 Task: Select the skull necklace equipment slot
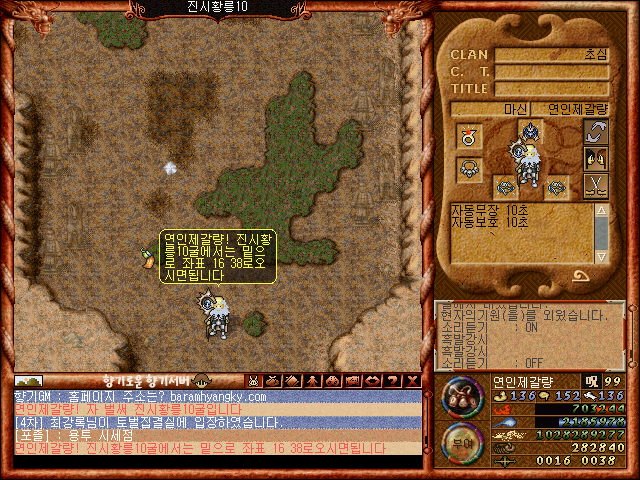coord(467,169)
